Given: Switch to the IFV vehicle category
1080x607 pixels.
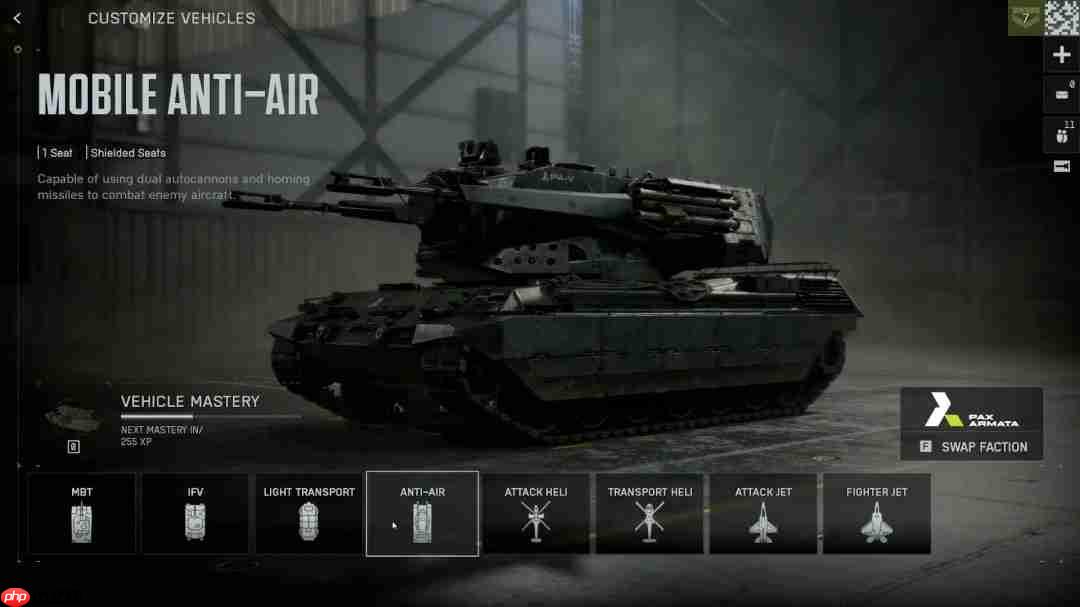Looking at the screenshot, I should pos(195,513).
